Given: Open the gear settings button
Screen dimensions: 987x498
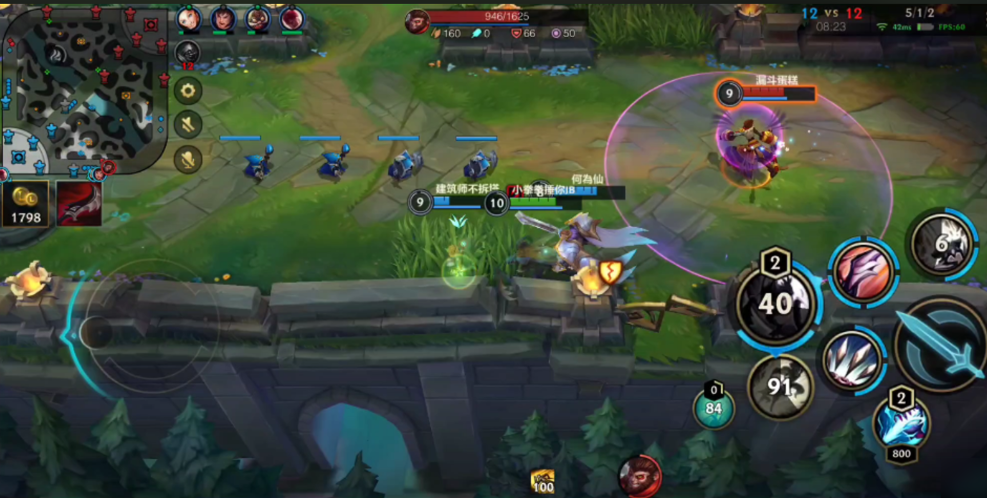Looking at the screenshot, I should point(188,91).
